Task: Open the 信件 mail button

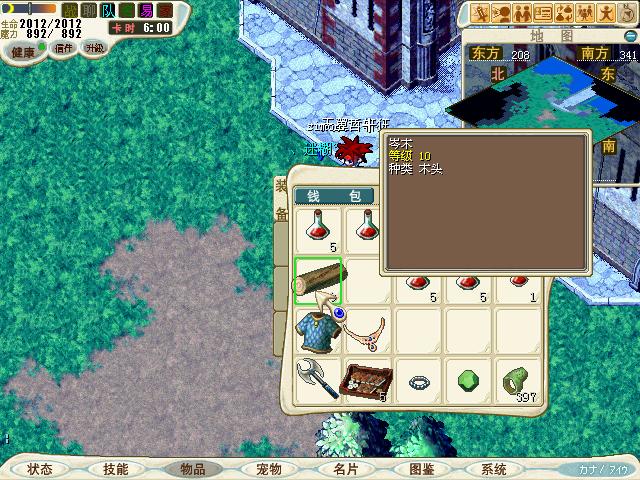Action: pyautogui.click(x=64, y=48)
